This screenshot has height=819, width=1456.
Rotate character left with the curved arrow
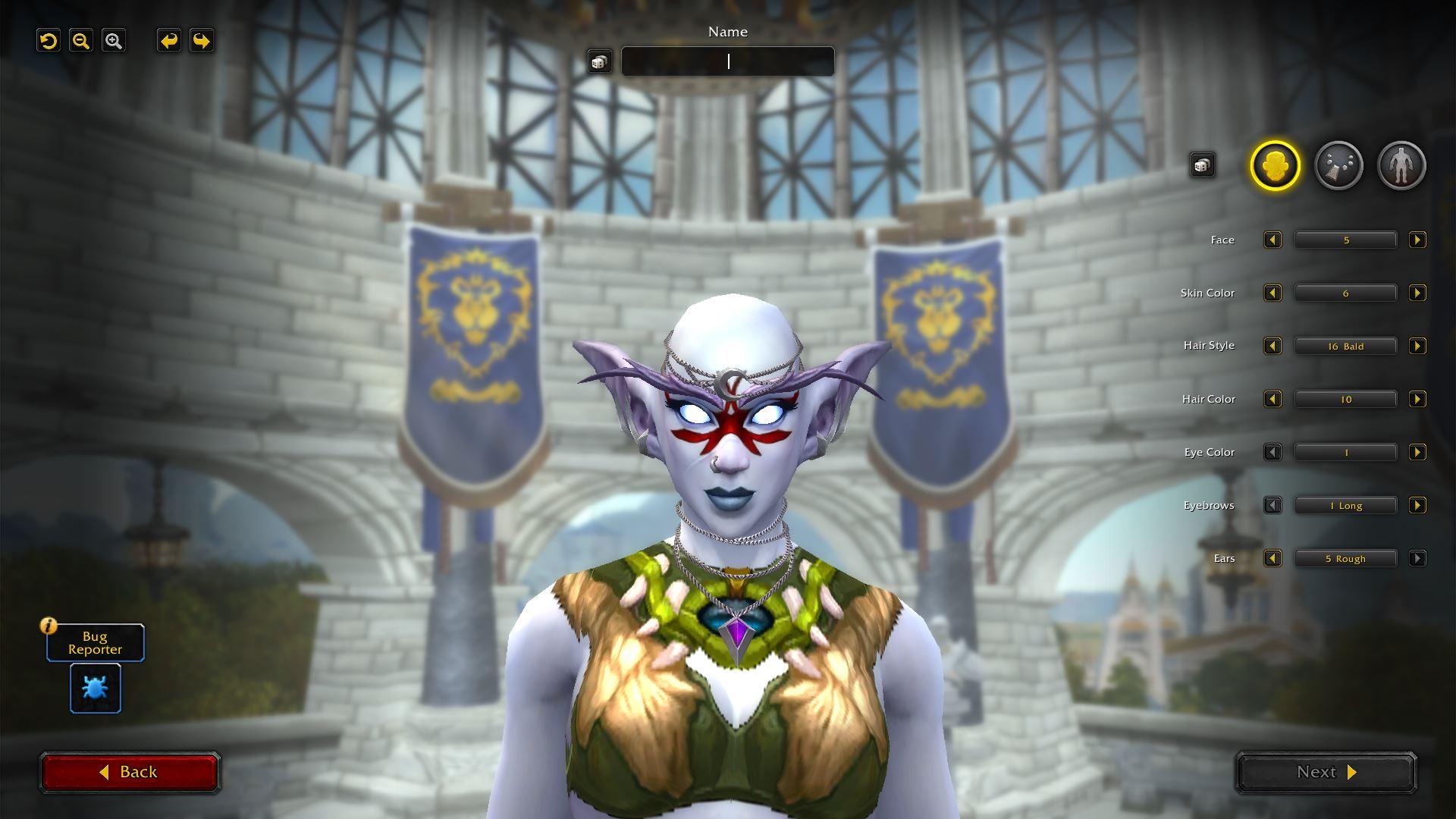[168, 41]
